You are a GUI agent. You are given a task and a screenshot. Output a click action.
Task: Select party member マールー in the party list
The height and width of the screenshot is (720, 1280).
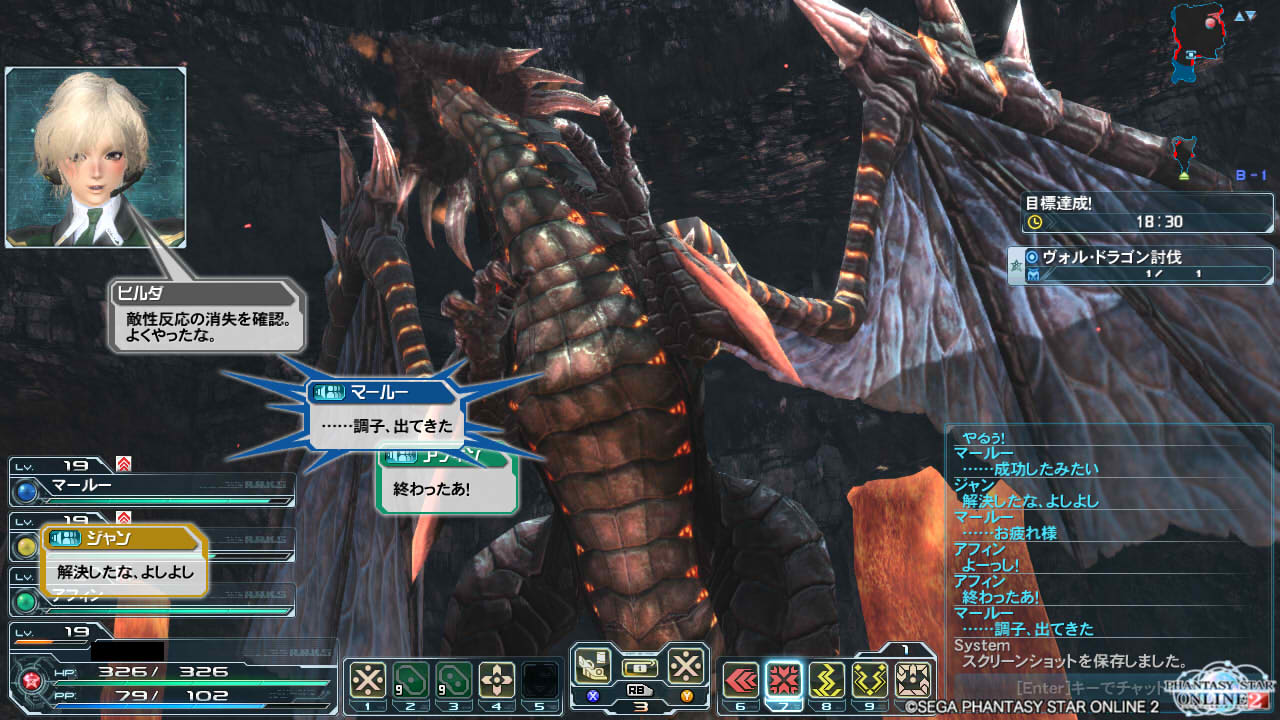coord(152,490)
